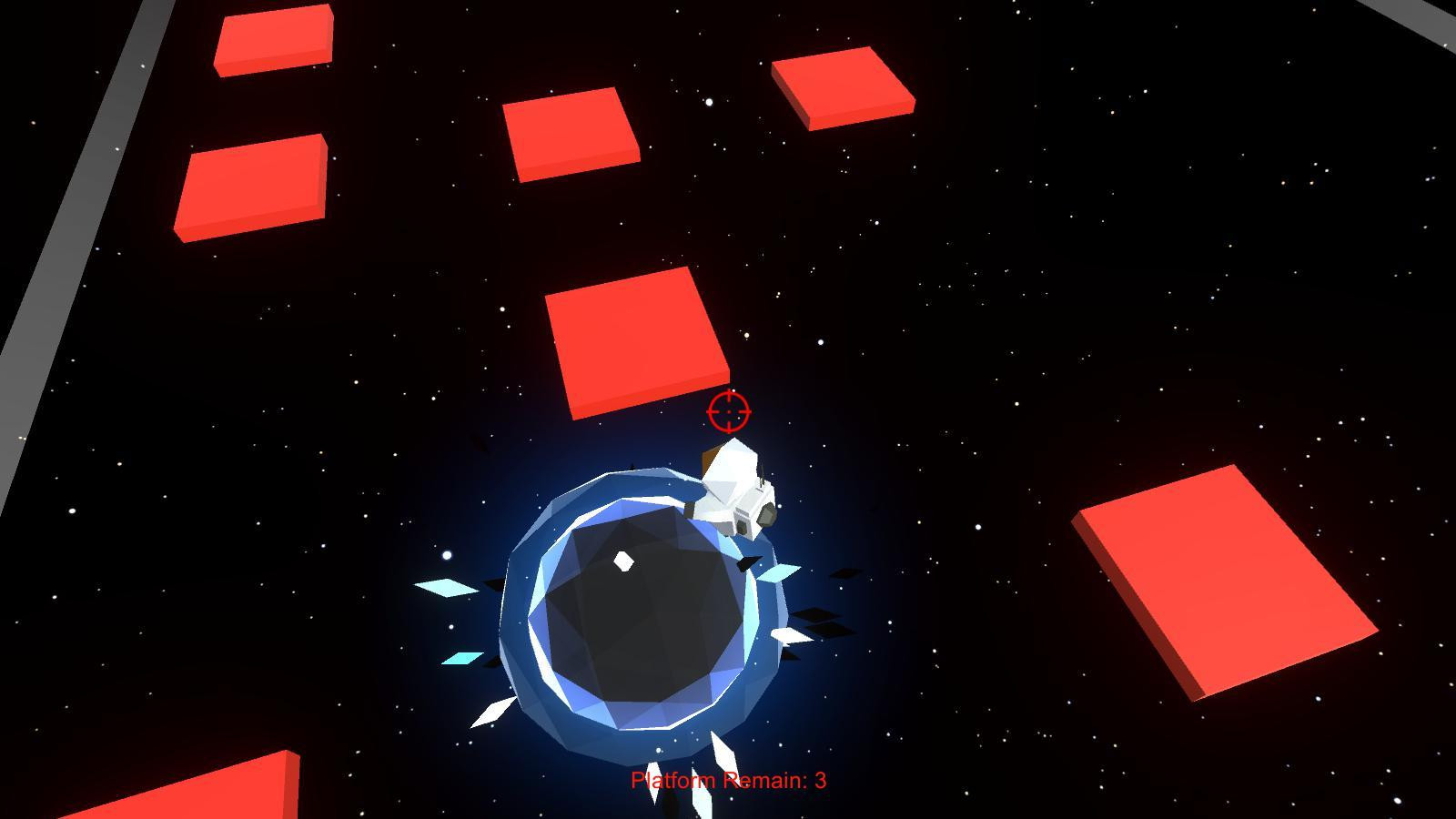Click the astronaut's white backpack
The width and height of the screenshot is (1456, 819).
click(752, 514)
